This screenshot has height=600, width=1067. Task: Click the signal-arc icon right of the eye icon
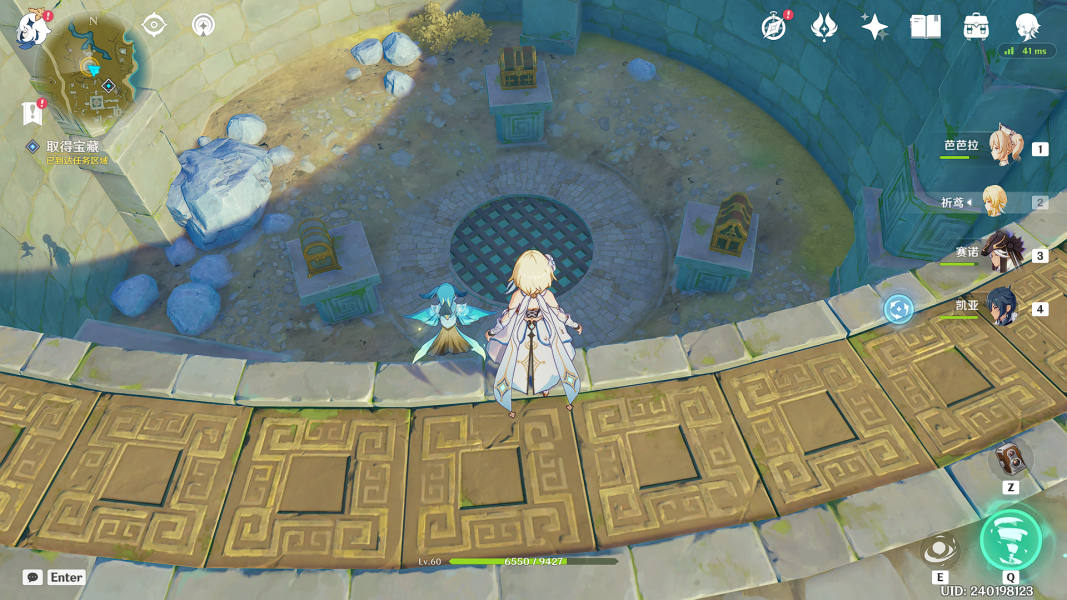203,25
